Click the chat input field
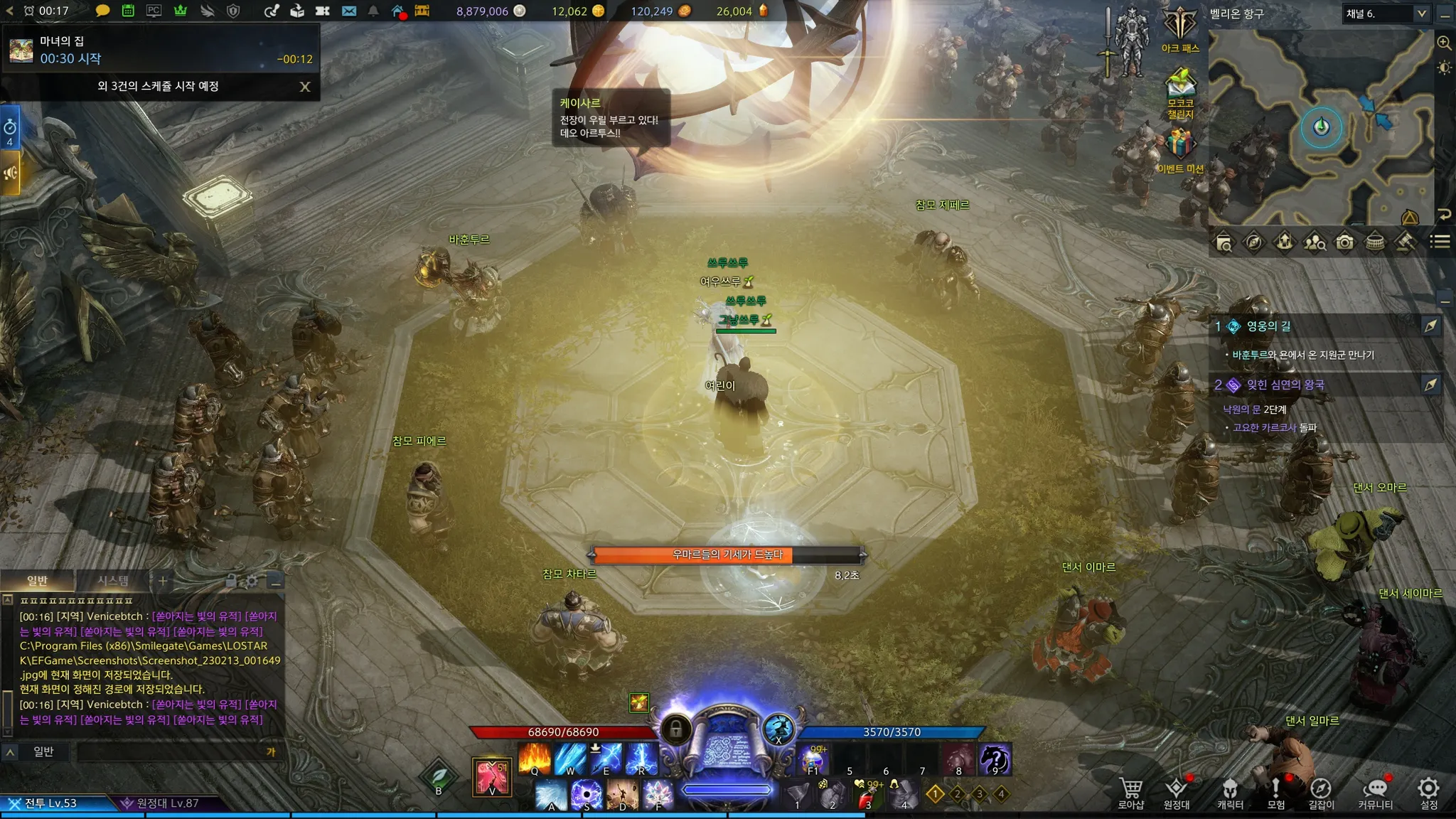1456x819 pixels. [x=171, y=751]
